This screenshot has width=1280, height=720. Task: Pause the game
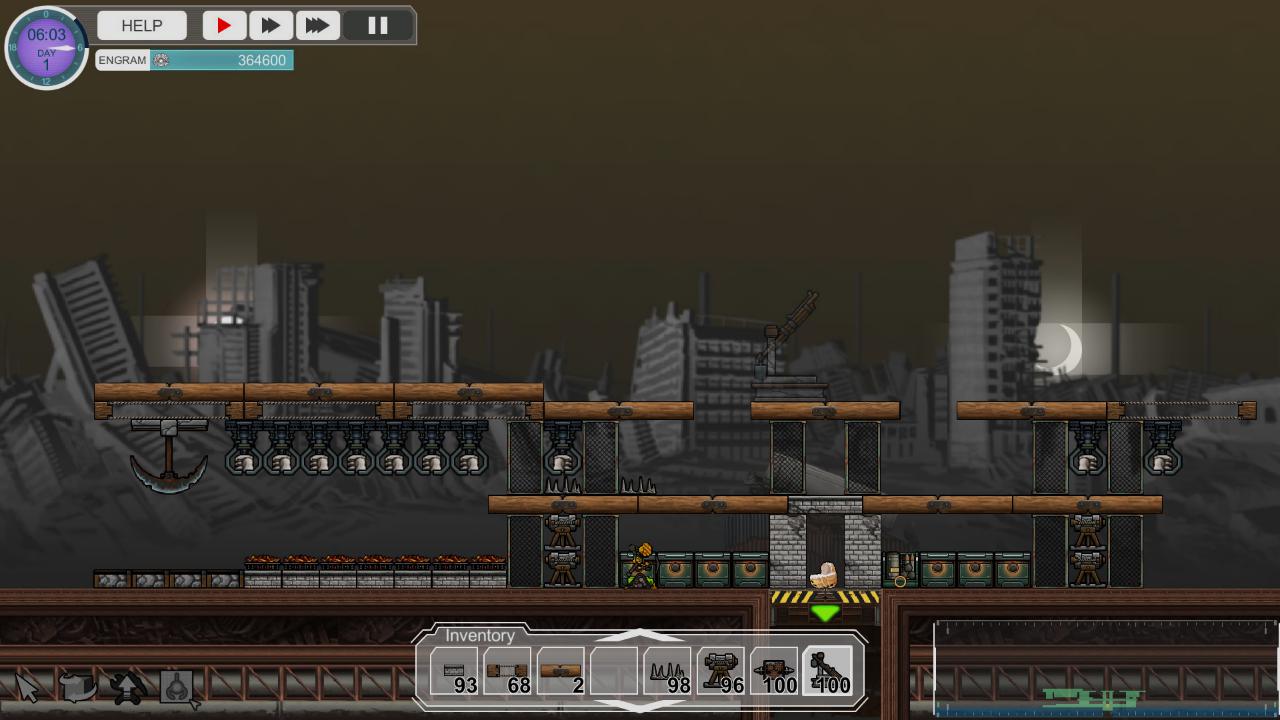[x=378, y=26]
